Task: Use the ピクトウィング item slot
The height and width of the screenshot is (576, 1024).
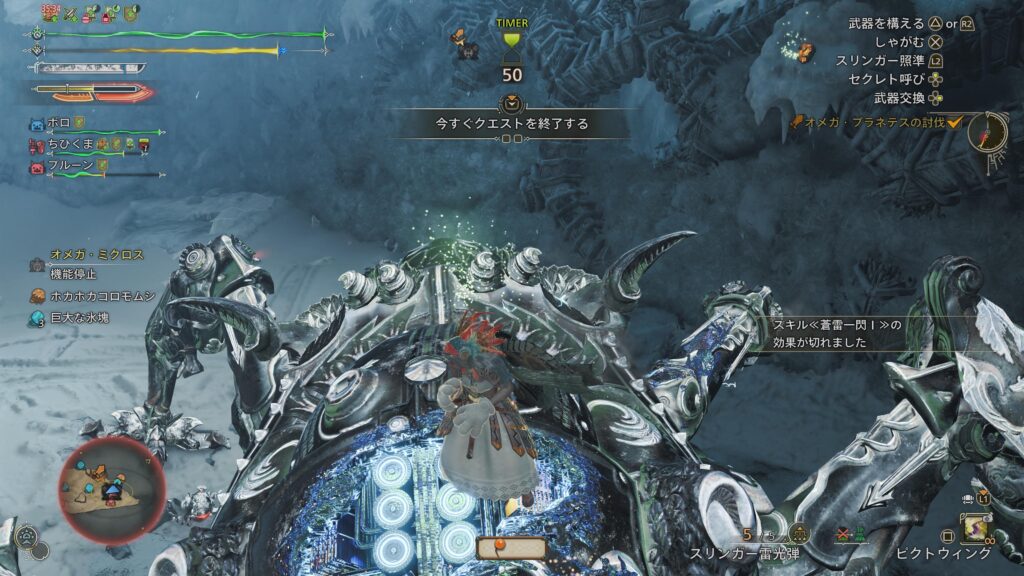Action: point(972,529)
